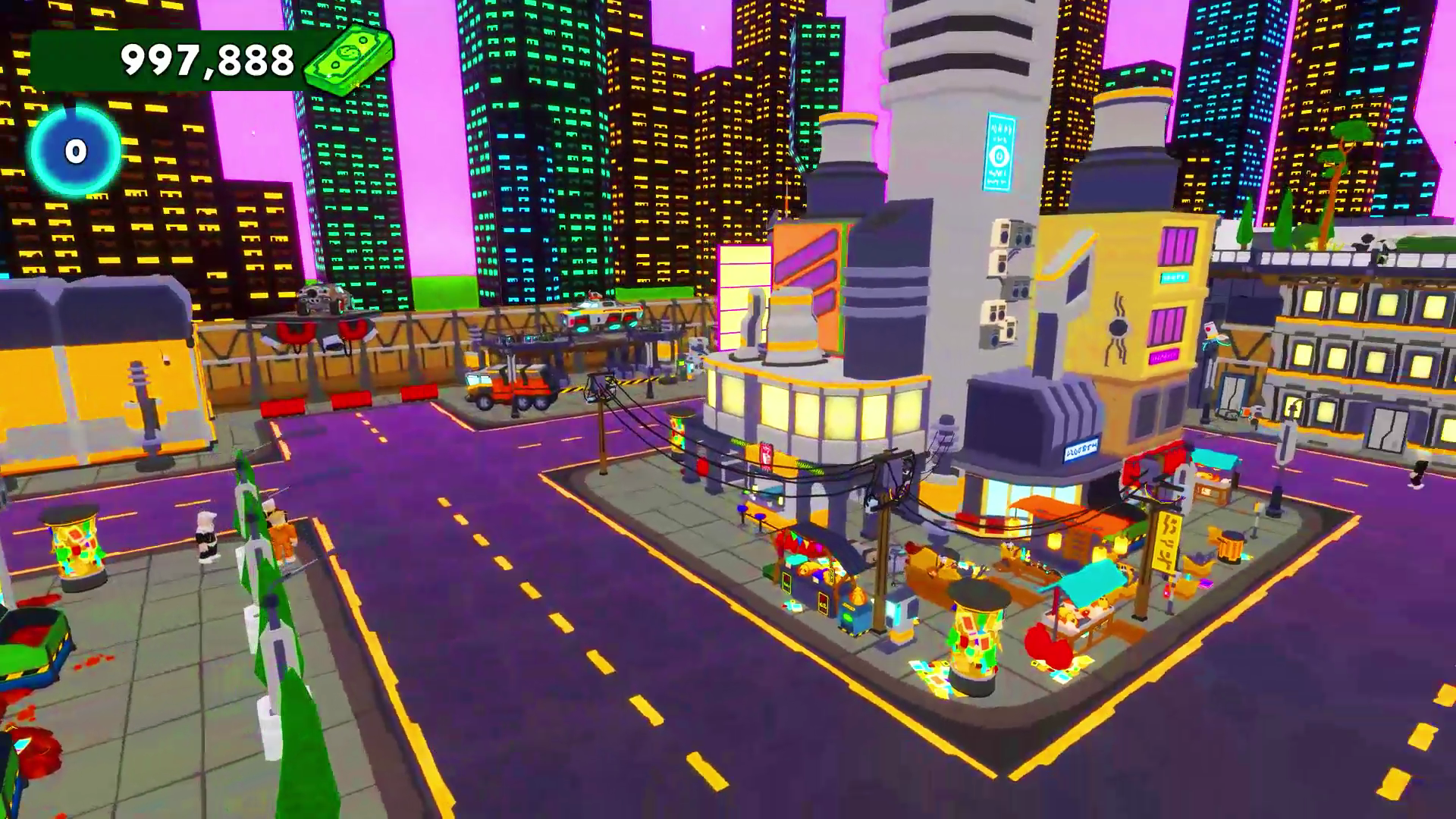Open the blue storefront sign reading foreign text

tap(1079, 450)
